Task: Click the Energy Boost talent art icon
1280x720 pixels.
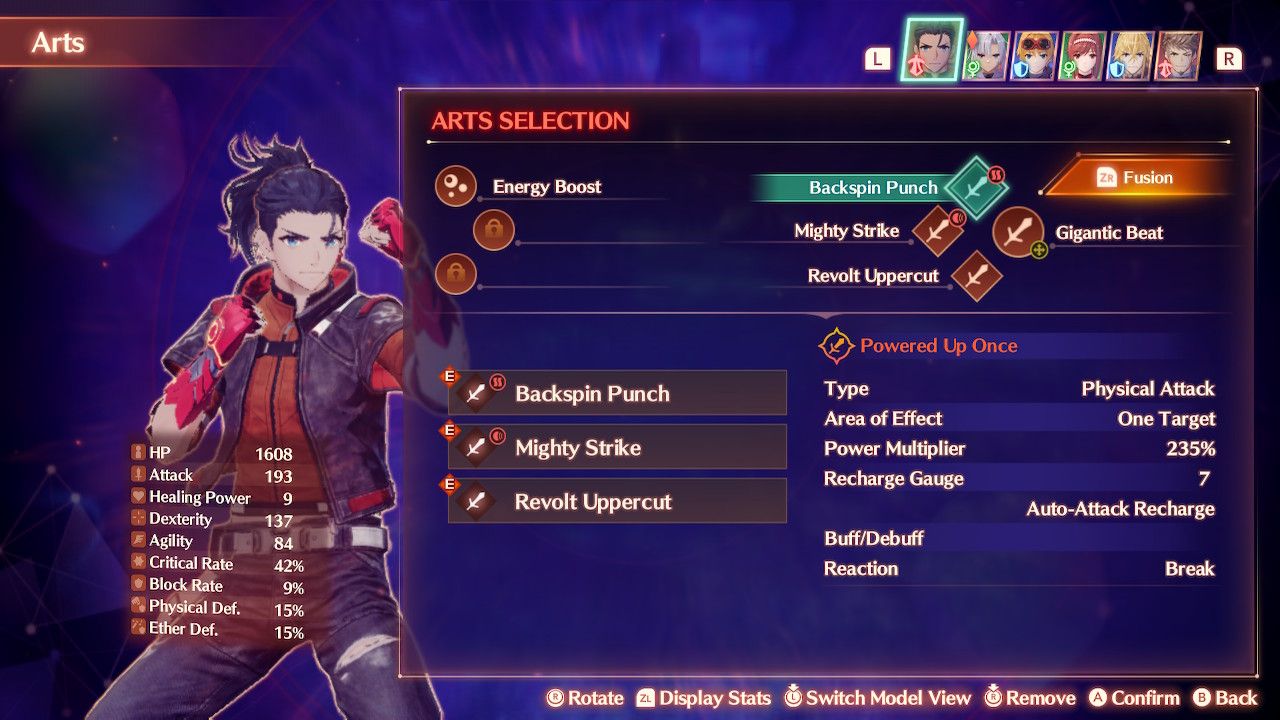Action: (x=455, y=186)
